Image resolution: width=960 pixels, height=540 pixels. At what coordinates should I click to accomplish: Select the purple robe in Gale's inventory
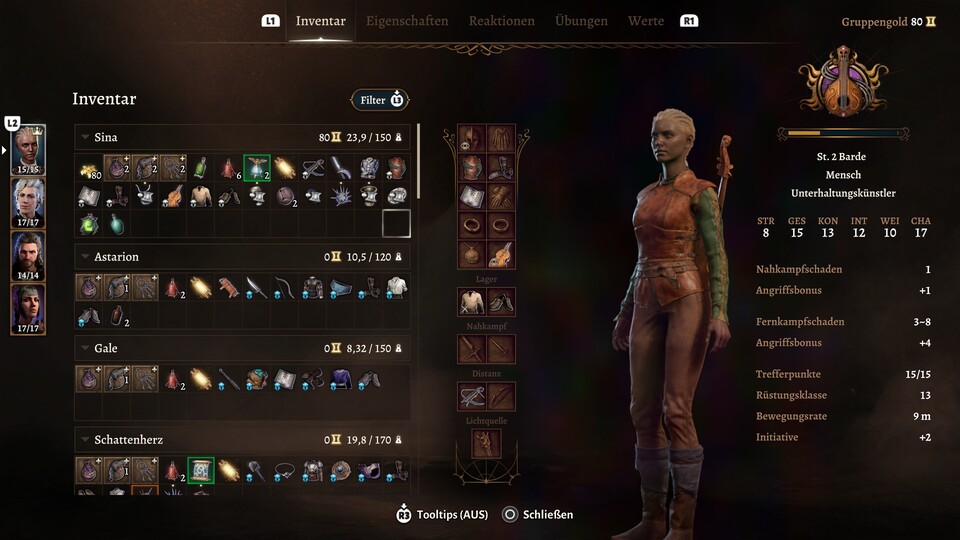click(x=342, y=379)
